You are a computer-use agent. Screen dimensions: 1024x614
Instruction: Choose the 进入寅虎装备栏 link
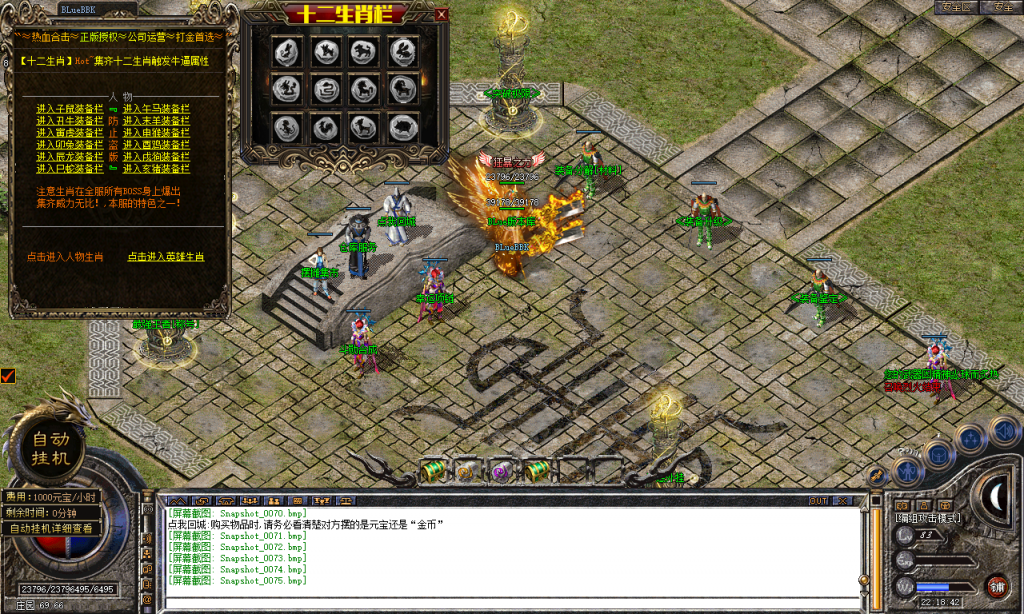[70, 132]
